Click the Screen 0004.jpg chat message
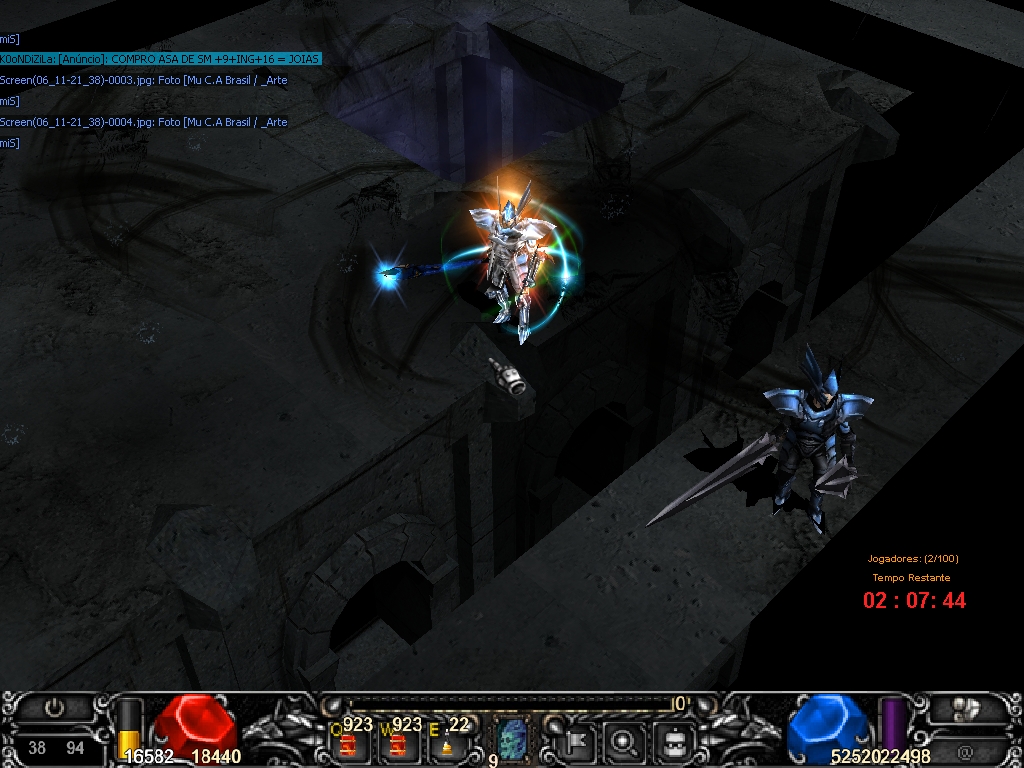Screen dimensions: 1024x768 [x=144, y=122]
